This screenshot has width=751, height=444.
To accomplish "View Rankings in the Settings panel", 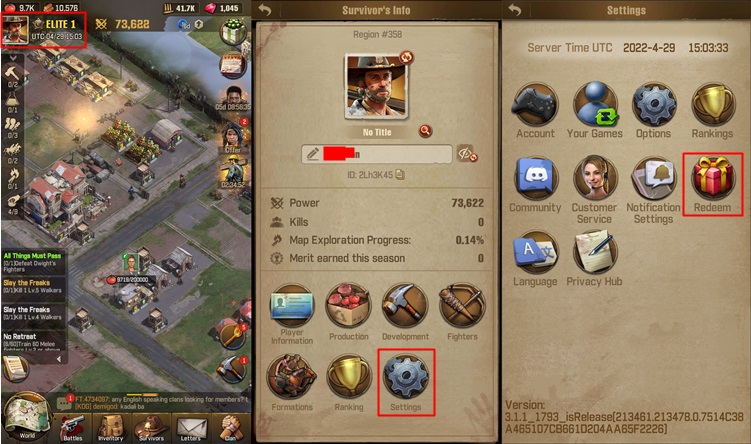I will click(713, 104).
